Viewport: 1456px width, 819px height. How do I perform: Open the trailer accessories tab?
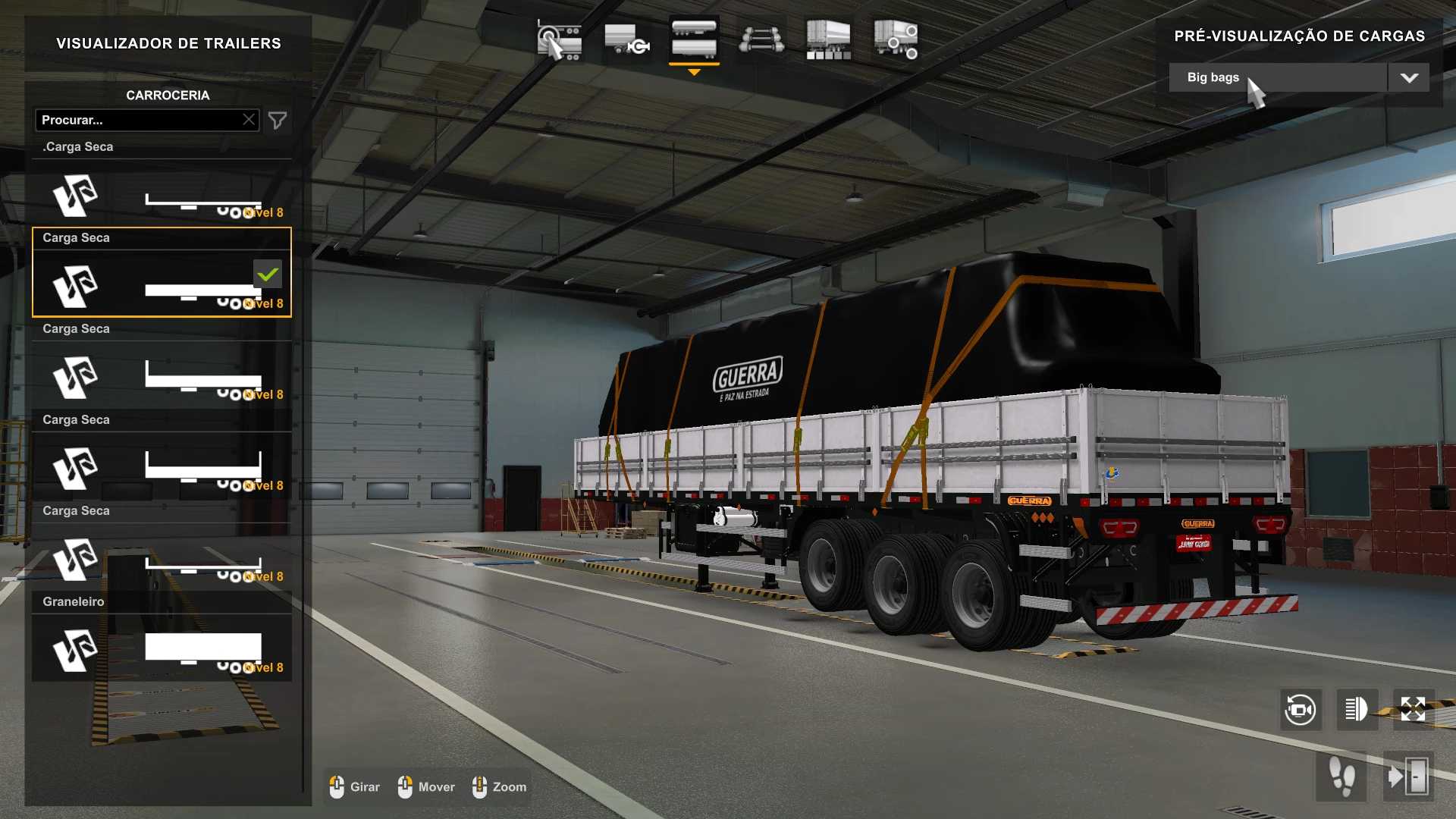[896, 41]
